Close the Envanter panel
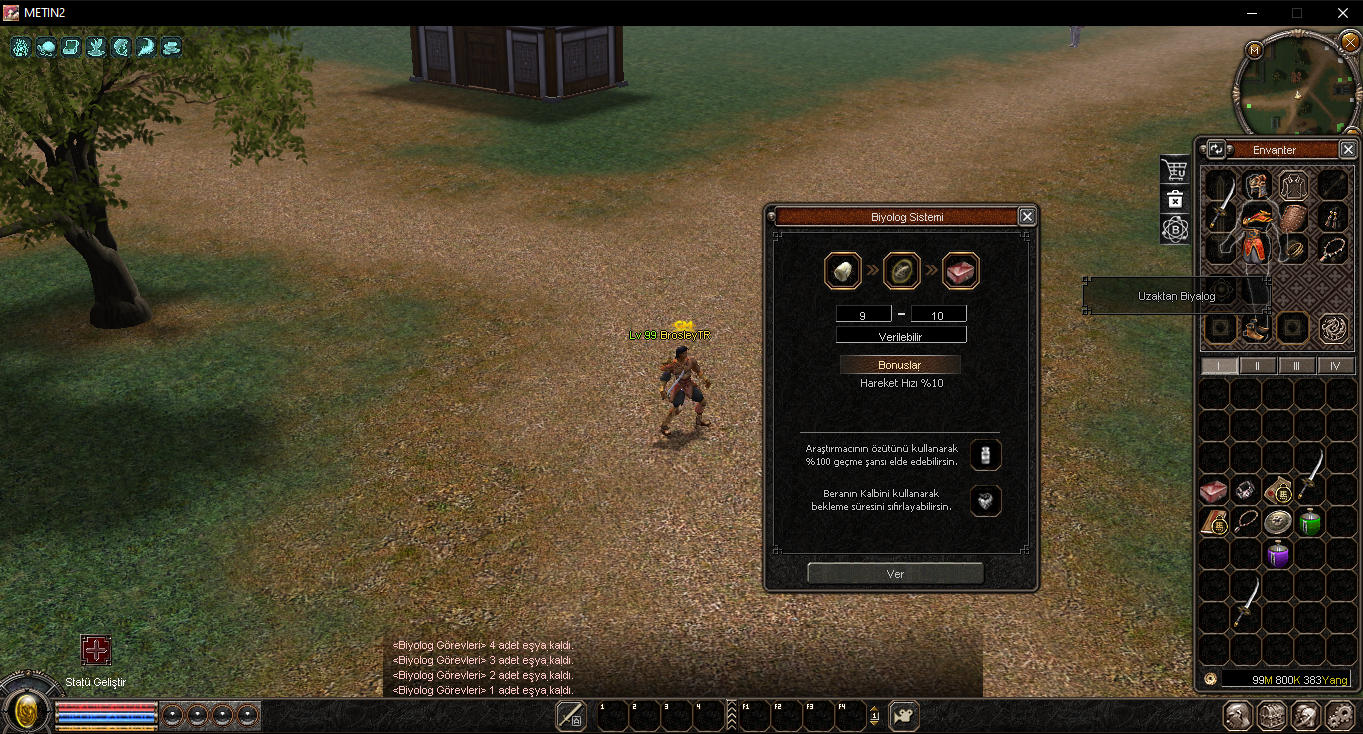The height and width of the screenshot is (734, 1363). coord(1348,150)
